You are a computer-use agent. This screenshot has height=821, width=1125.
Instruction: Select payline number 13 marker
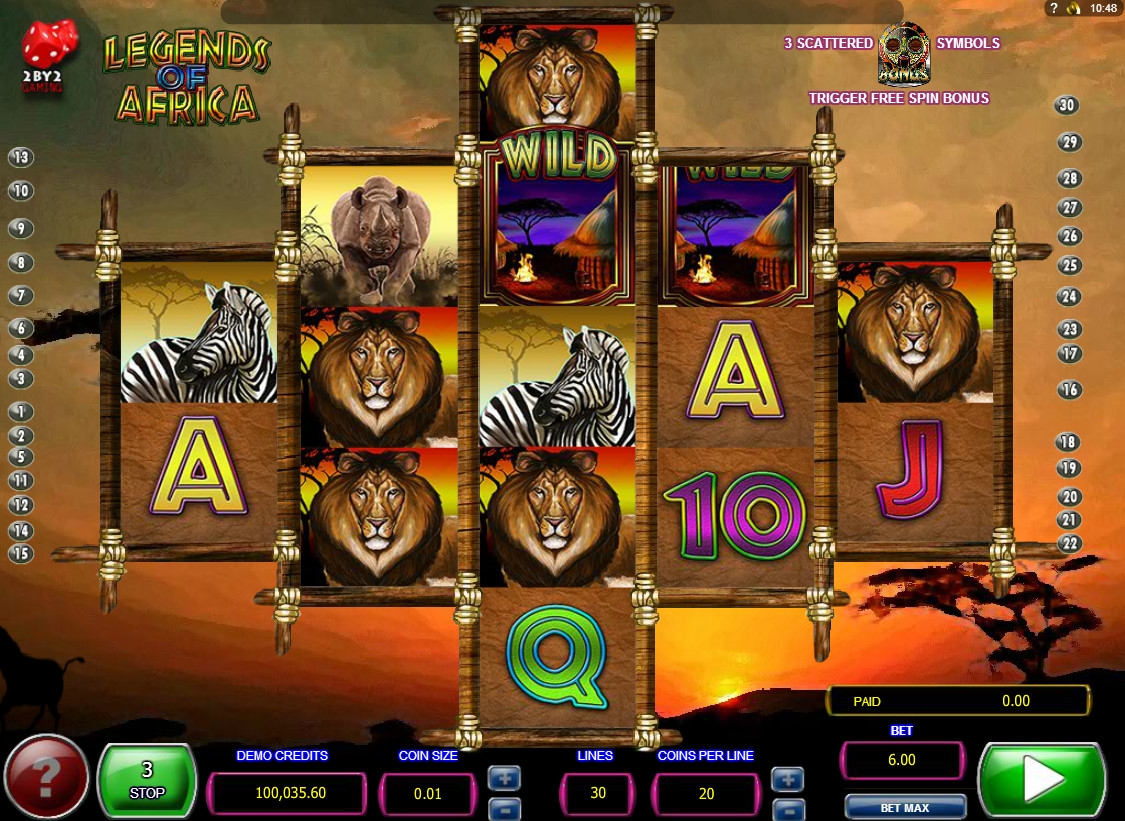click(x=21, y=157)
